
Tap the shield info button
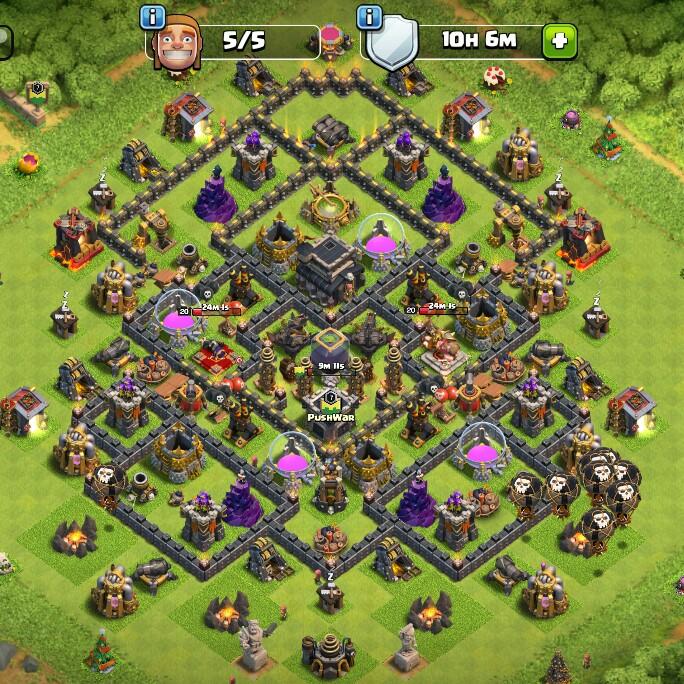pyautogui.click(x=370, y=17)
